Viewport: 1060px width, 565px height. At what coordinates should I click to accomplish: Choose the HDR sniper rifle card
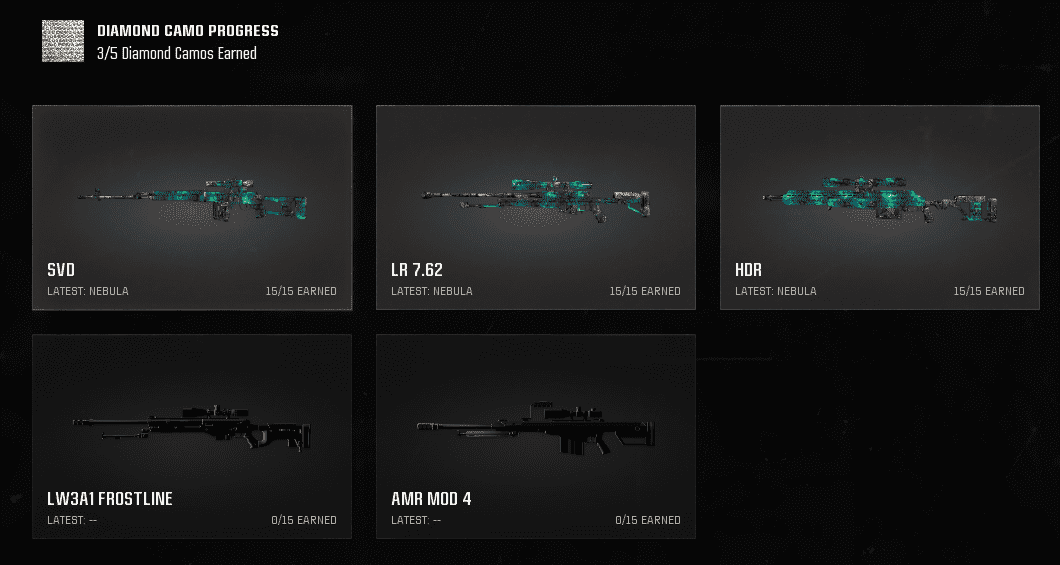[x=880, y=207]
